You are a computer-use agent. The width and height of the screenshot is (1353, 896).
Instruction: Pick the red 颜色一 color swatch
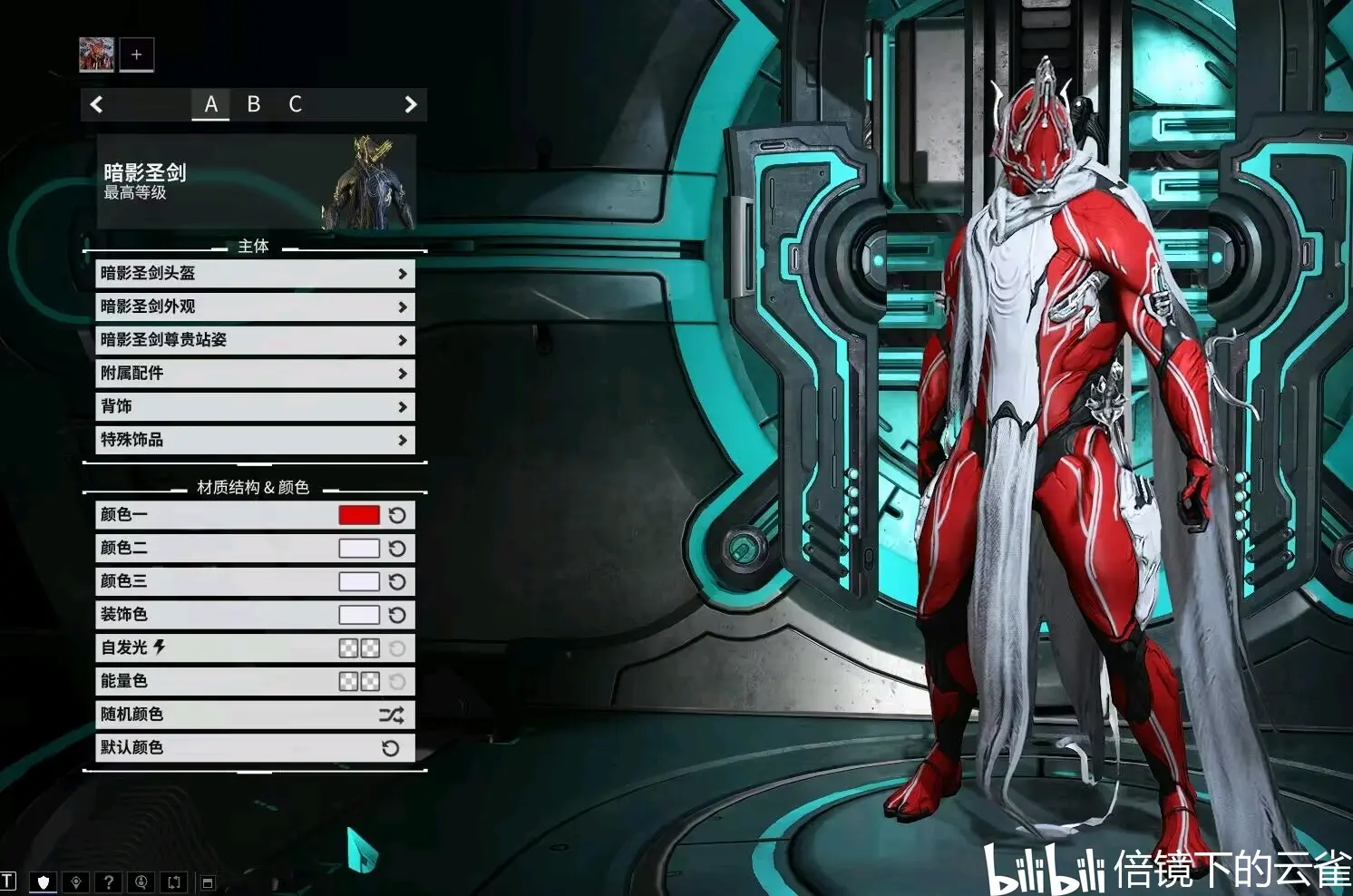pyautogui.click(x=358, y=515)
